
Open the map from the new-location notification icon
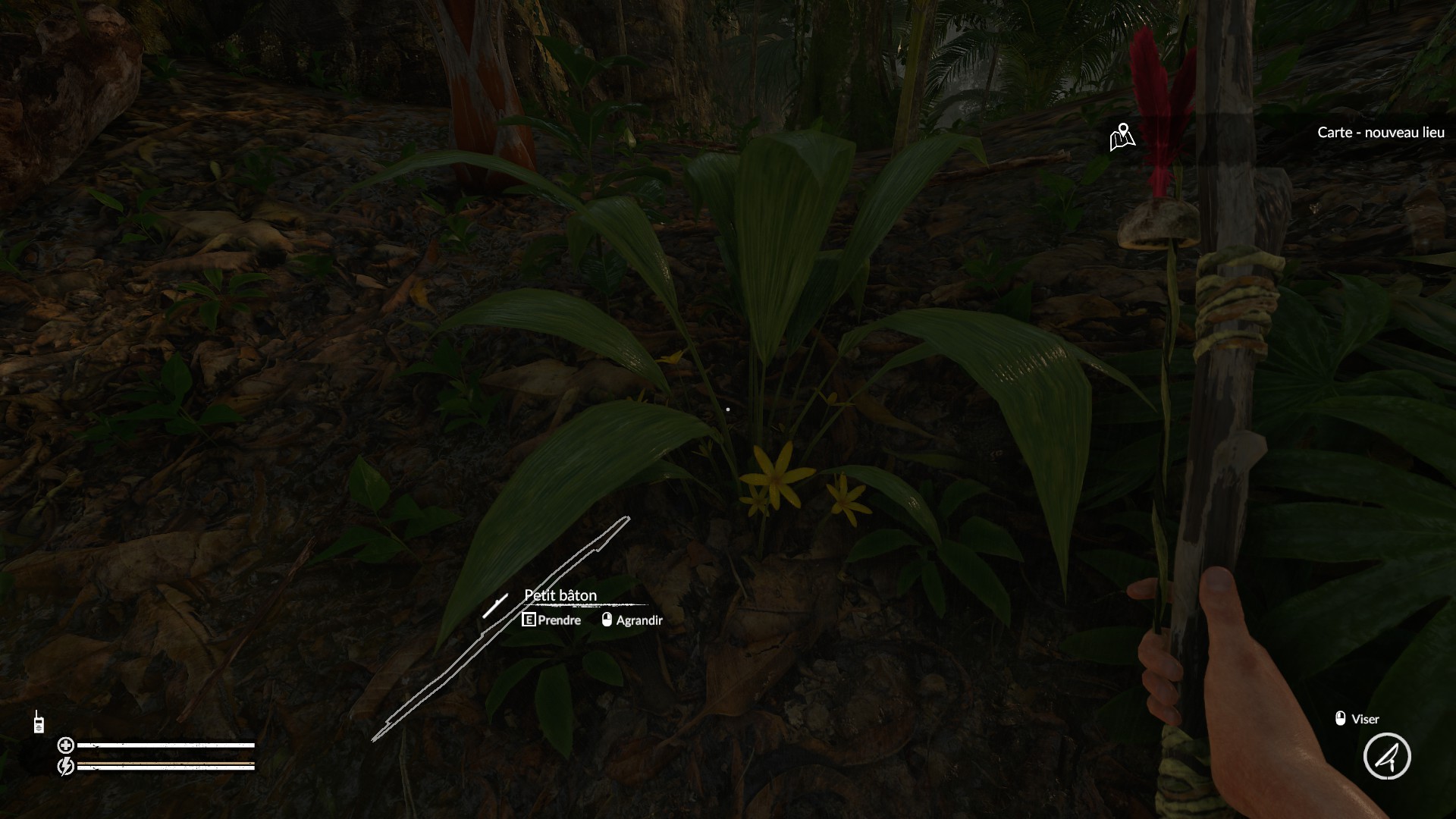1122,137
